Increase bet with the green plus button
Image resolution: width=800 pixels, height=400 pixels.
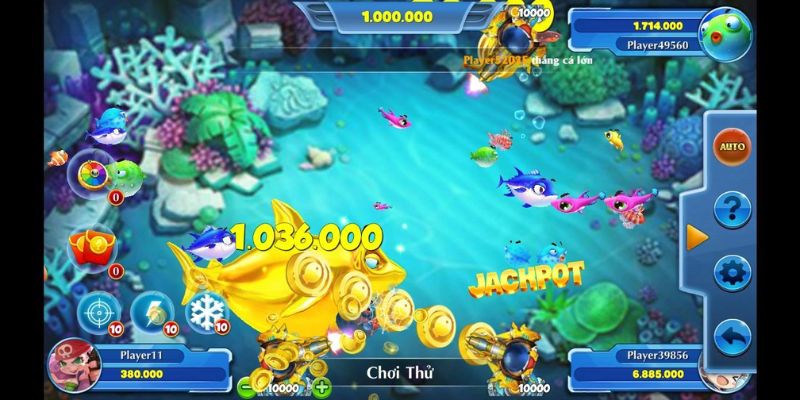(322, 387)
